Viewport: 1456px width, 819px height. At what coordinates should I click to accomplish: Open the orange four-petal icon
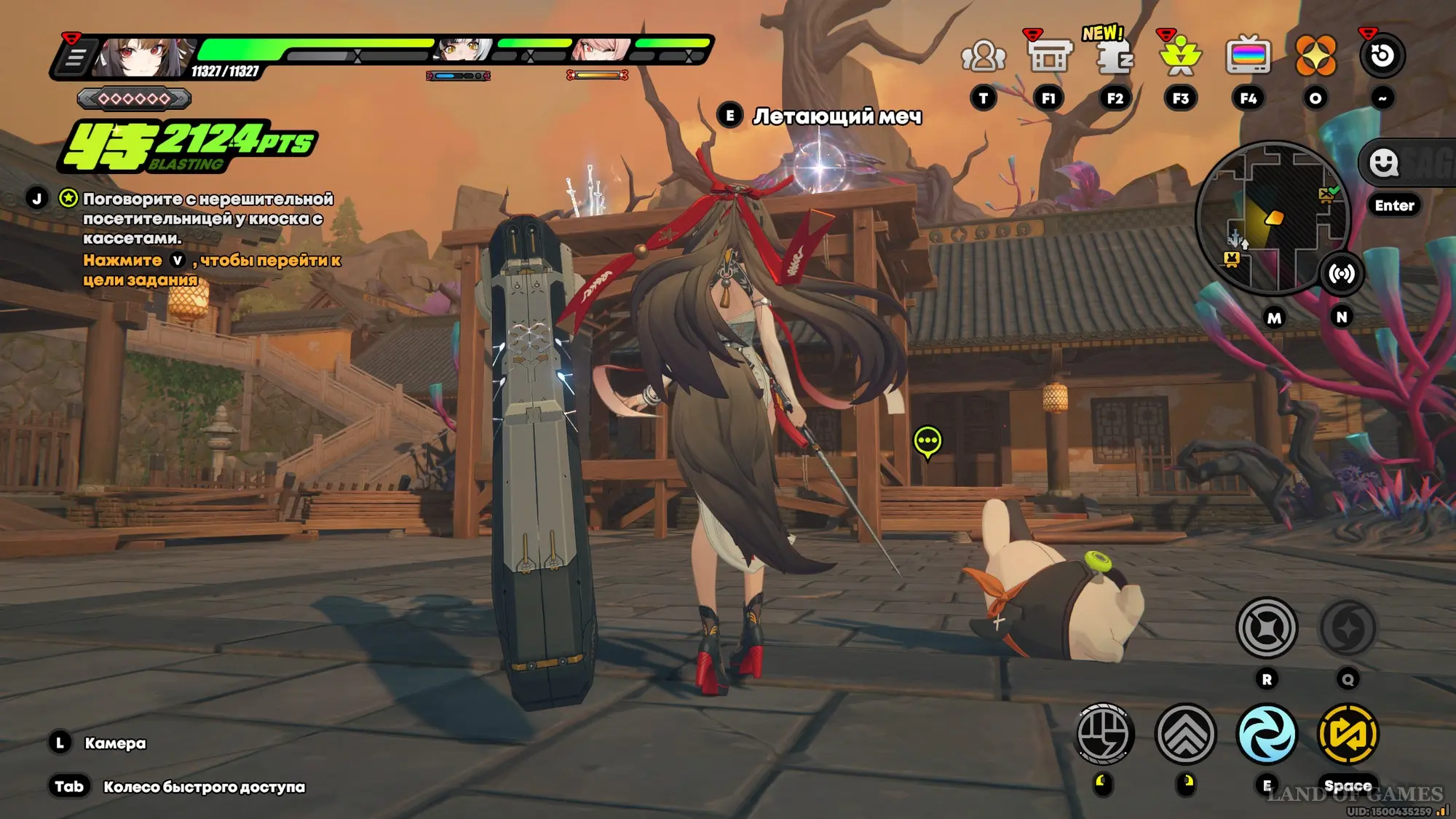click(x=1315, y=56)
